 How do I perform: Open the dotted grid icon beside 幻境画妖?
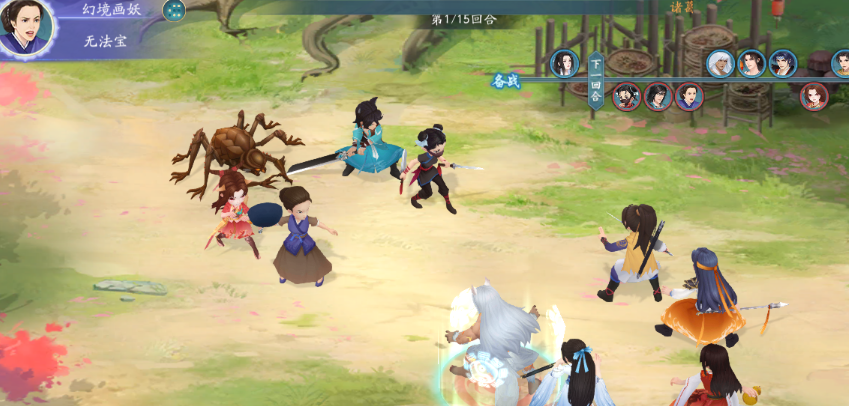tap(174, 11)
